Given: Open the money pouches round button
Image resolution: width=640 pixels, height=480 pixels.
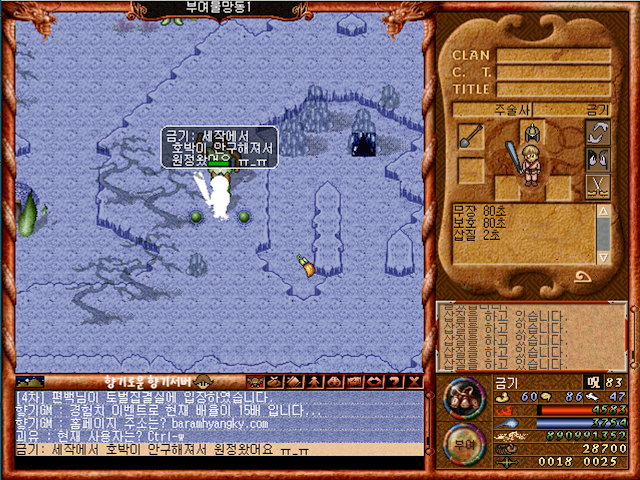Looking at the screenshot, I should [x=460, y=396].
